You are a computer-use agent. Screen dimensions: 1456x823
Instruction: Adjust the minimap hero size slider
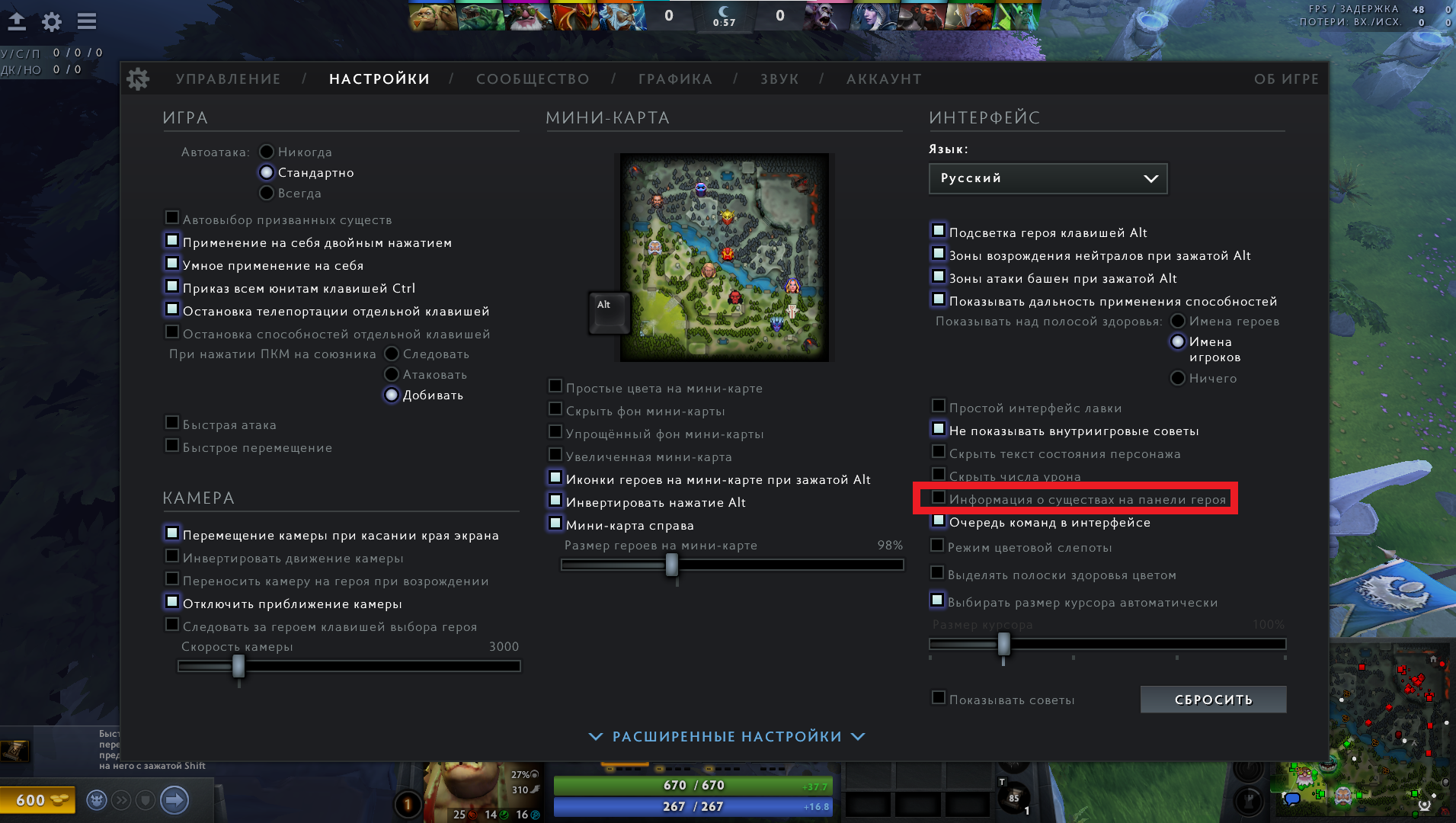tap(671, 564)
